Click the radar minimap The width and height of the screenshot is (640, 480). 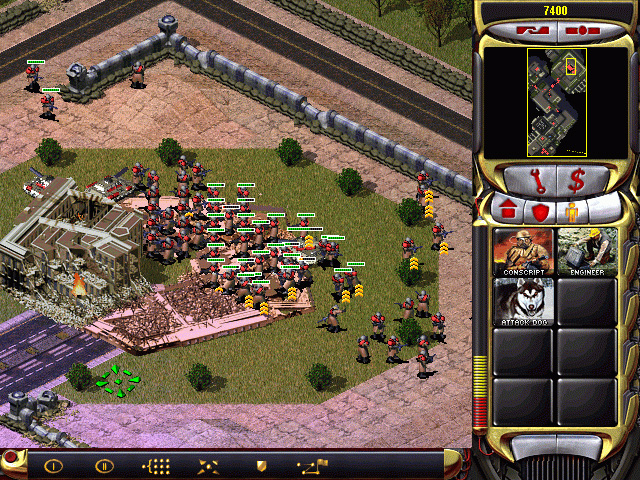coord(557,100)
